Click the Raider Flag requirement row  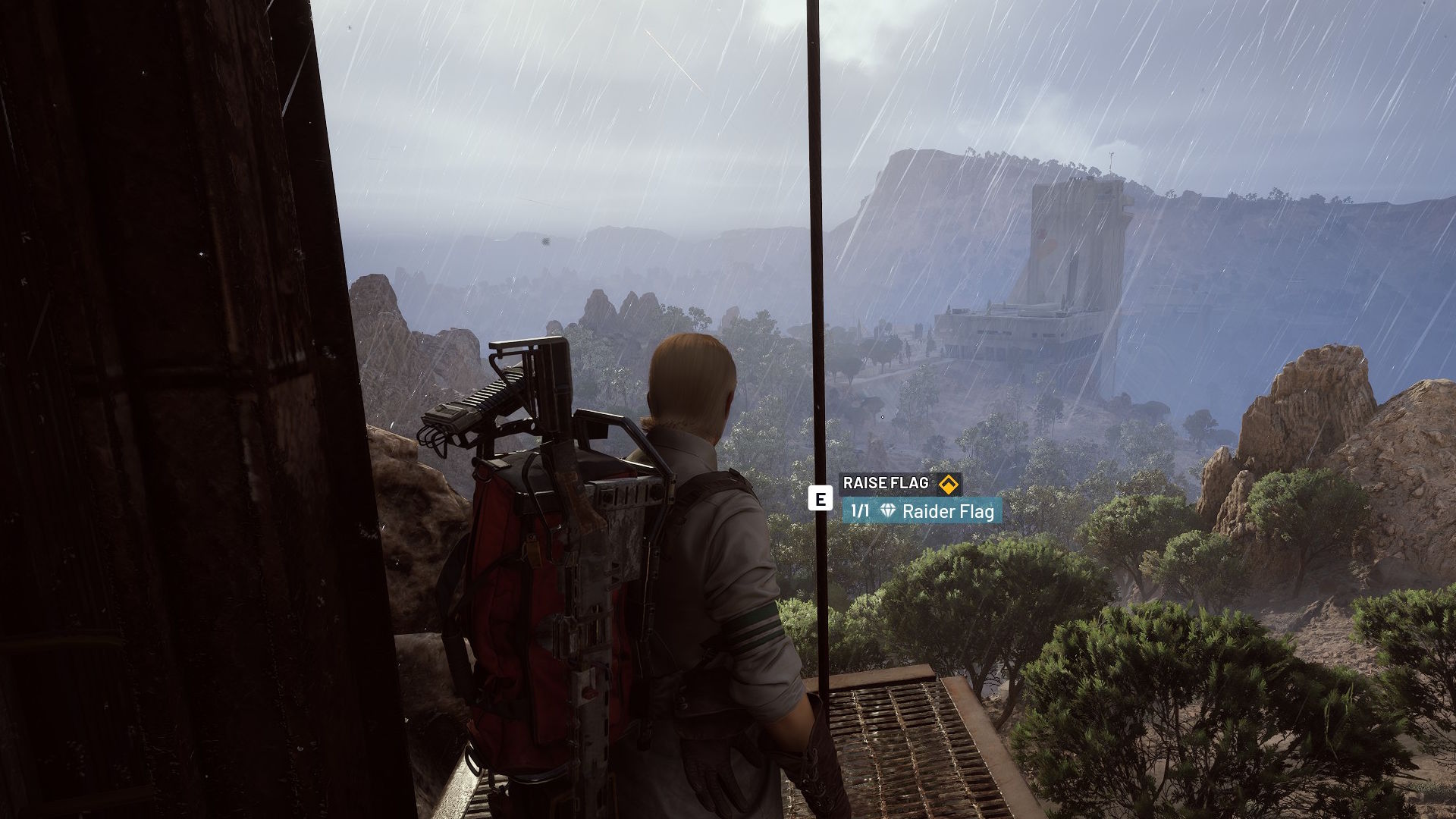(921, 511)
